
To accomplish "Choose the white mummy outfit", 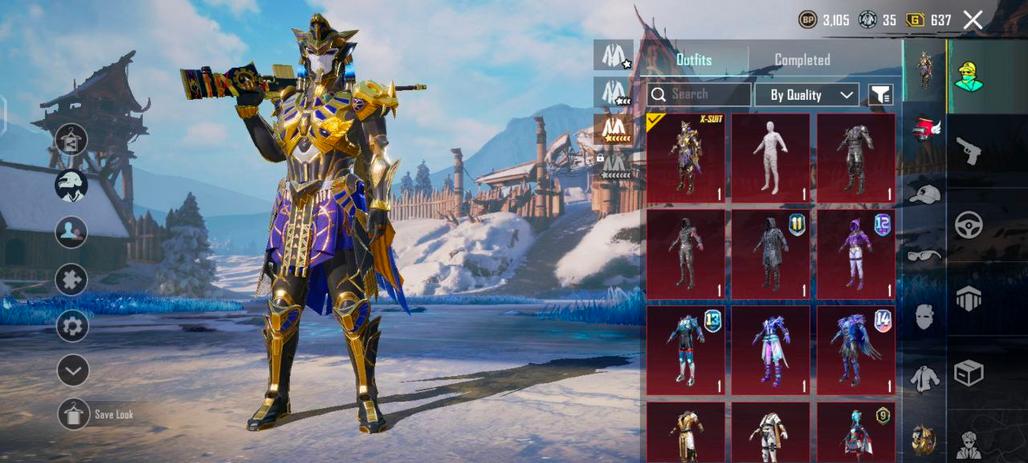I will tap(770, 158).
